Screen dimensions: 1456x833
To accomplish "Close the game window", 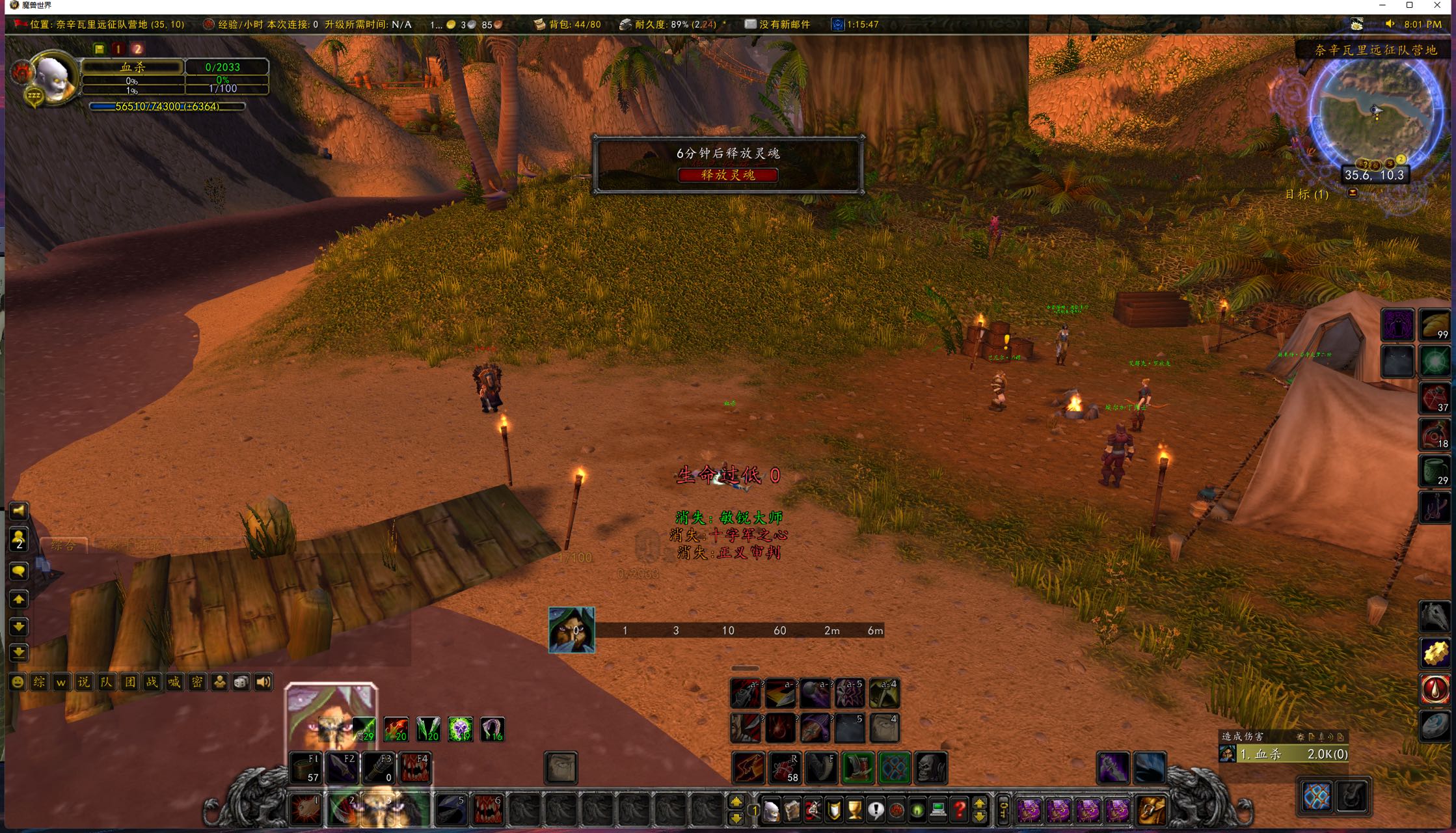I will click(x=1437, y=6).
